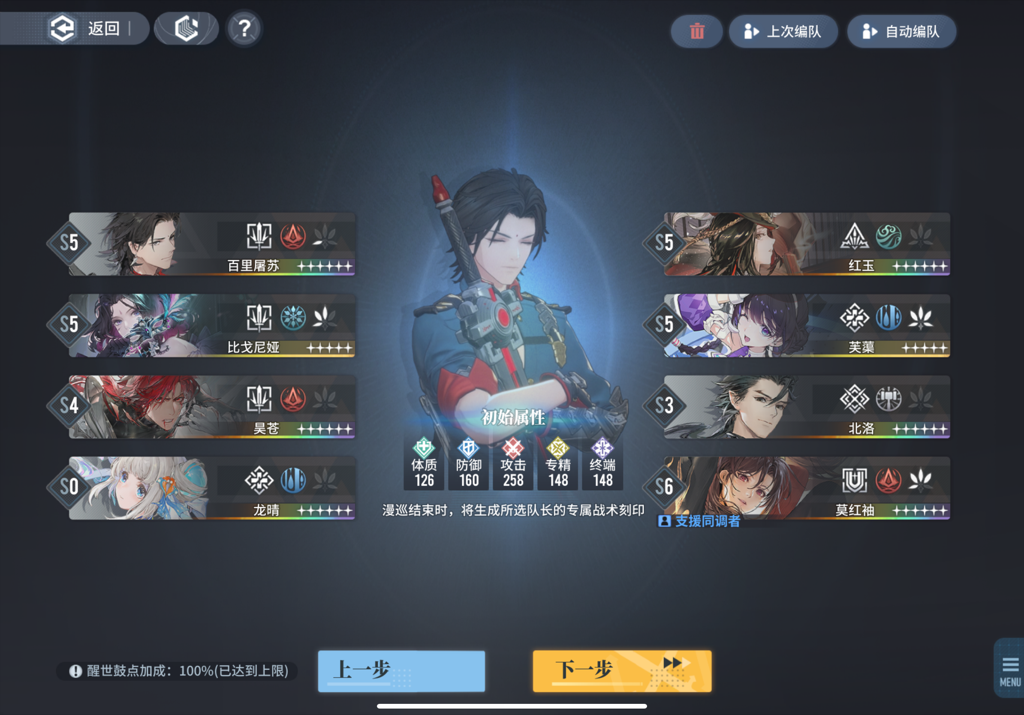Open the question mark help
The image size is (1024, 715).
pos(244,29)
